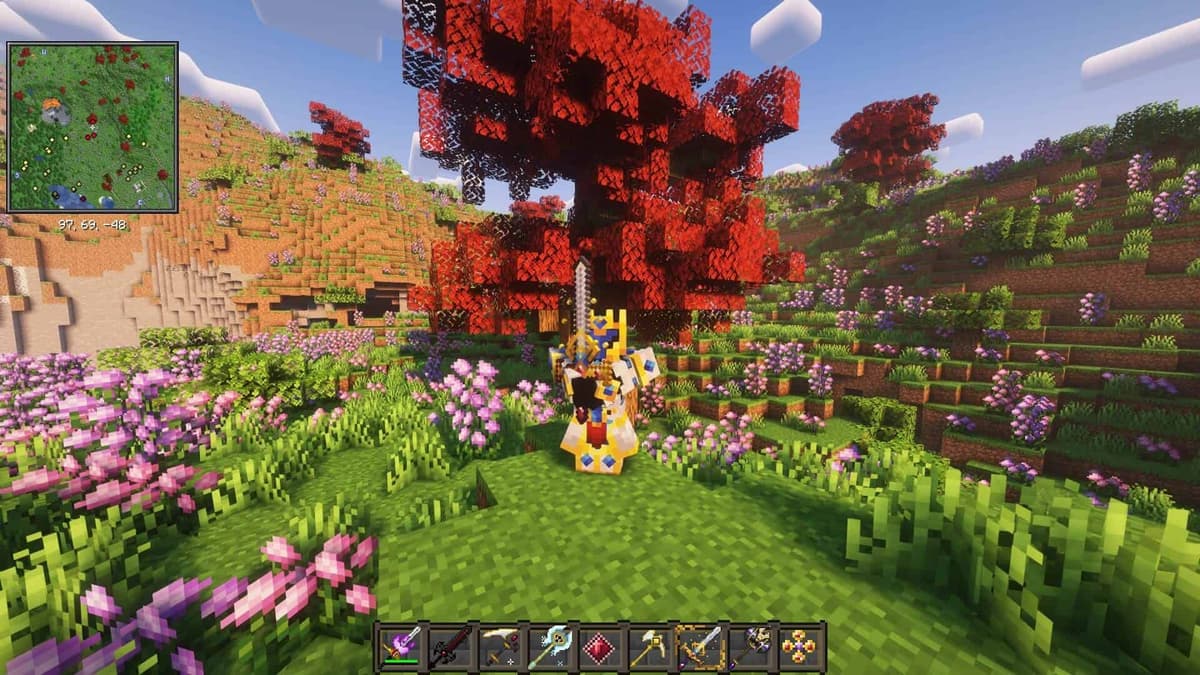Screen dimensions: 1200x675
Task: Select the dark red greatsword slot
Action: [450, 647]
